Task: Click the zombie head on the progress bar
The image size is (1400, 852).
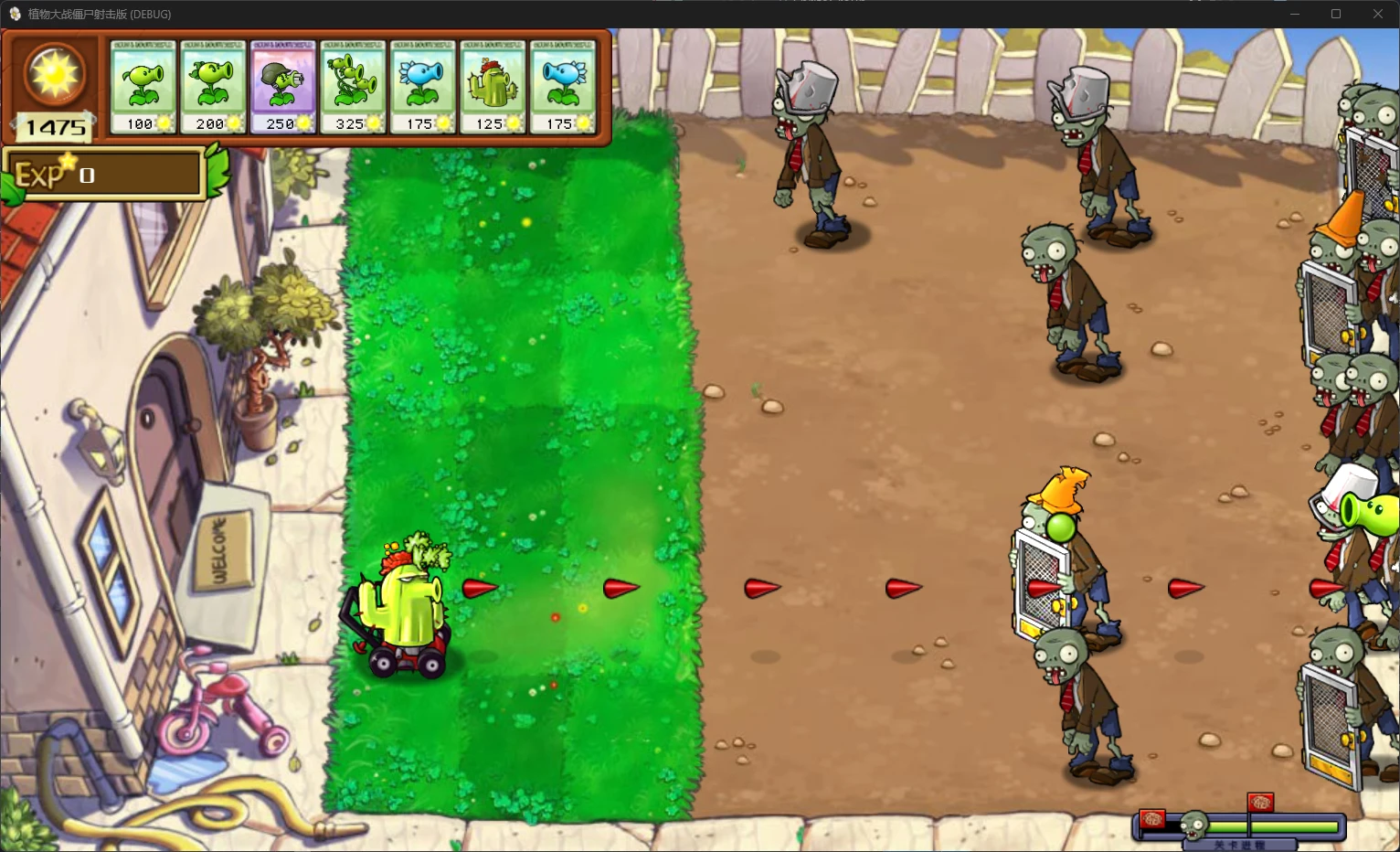Action: (x=1193, y=826)
